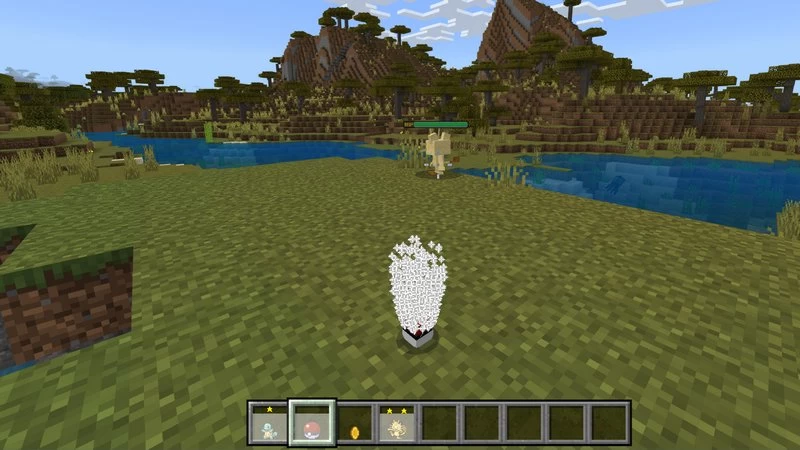Screen dimensions: 800x450
Task: Choose the Poké Ball hotbar slot
Action: [310, 423]
